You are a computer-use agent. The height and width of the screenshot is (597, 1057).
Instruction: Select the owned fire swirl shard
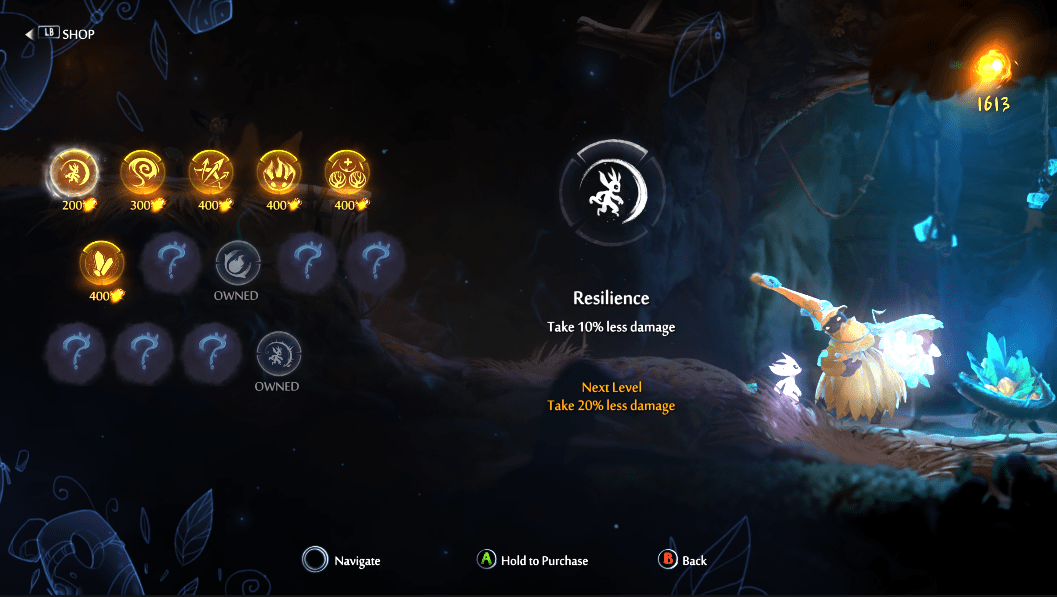pyautogui.click(x=237, y=264)
